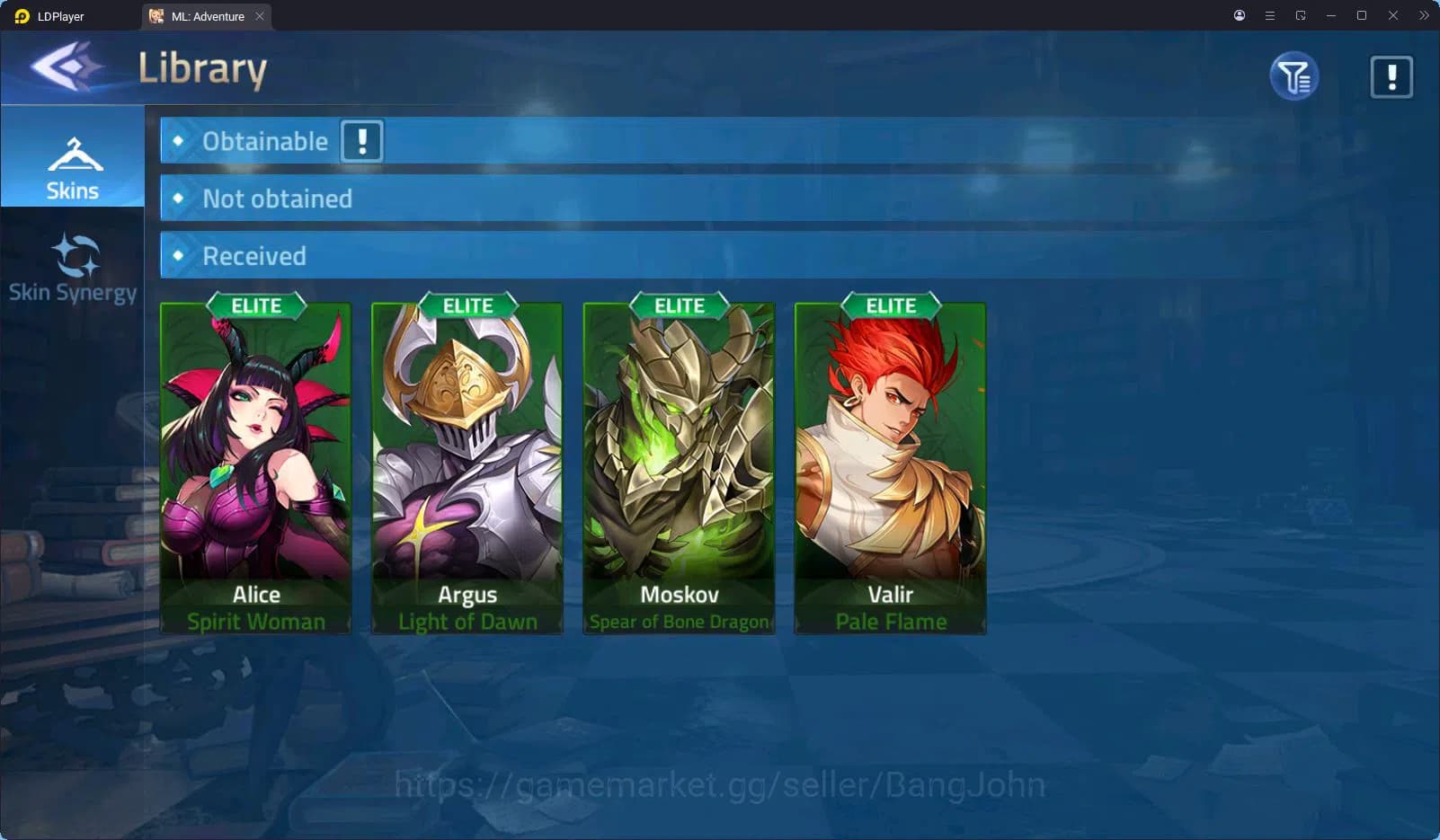Screen dimensions: 1440x840
Task: Close the ML: Adventure tab
Action: click(x=260, y=15)
